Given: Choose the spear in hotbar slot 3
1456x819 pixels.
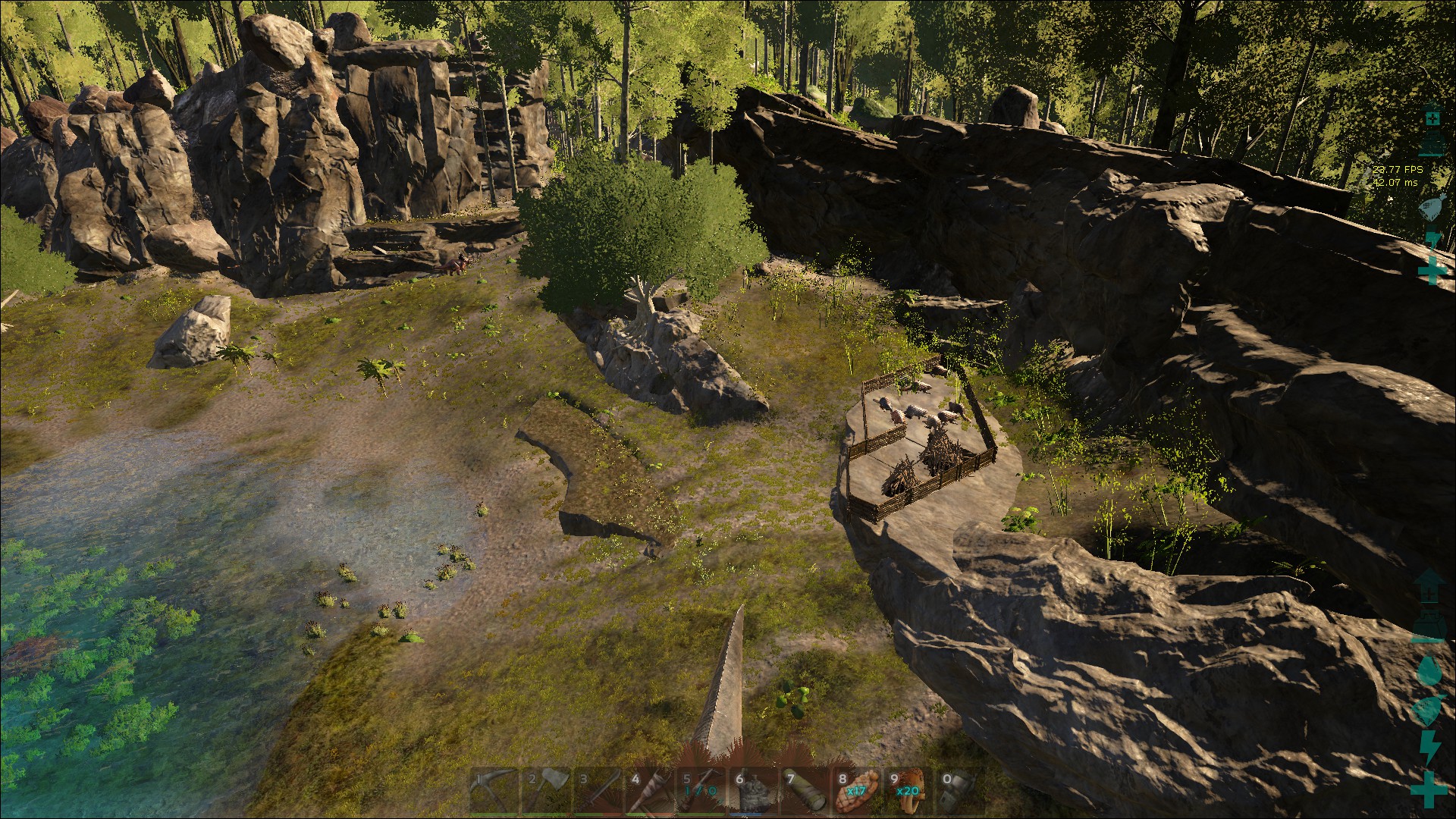Looking at the screenshot, I should pos(598,791).
